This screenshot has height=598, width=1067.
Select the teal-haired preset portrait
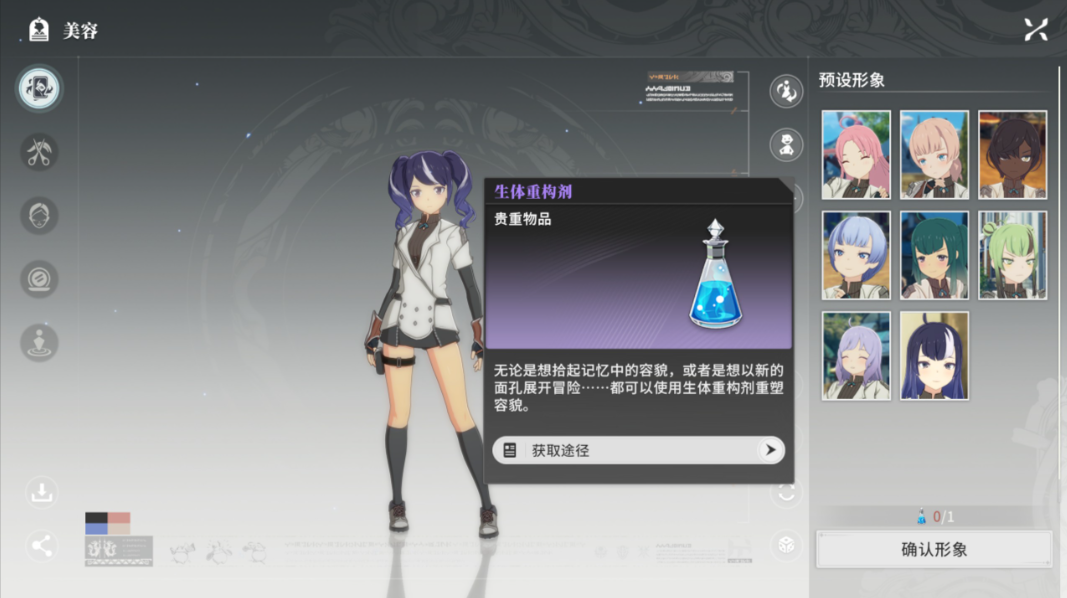click(x=934, y=255)
